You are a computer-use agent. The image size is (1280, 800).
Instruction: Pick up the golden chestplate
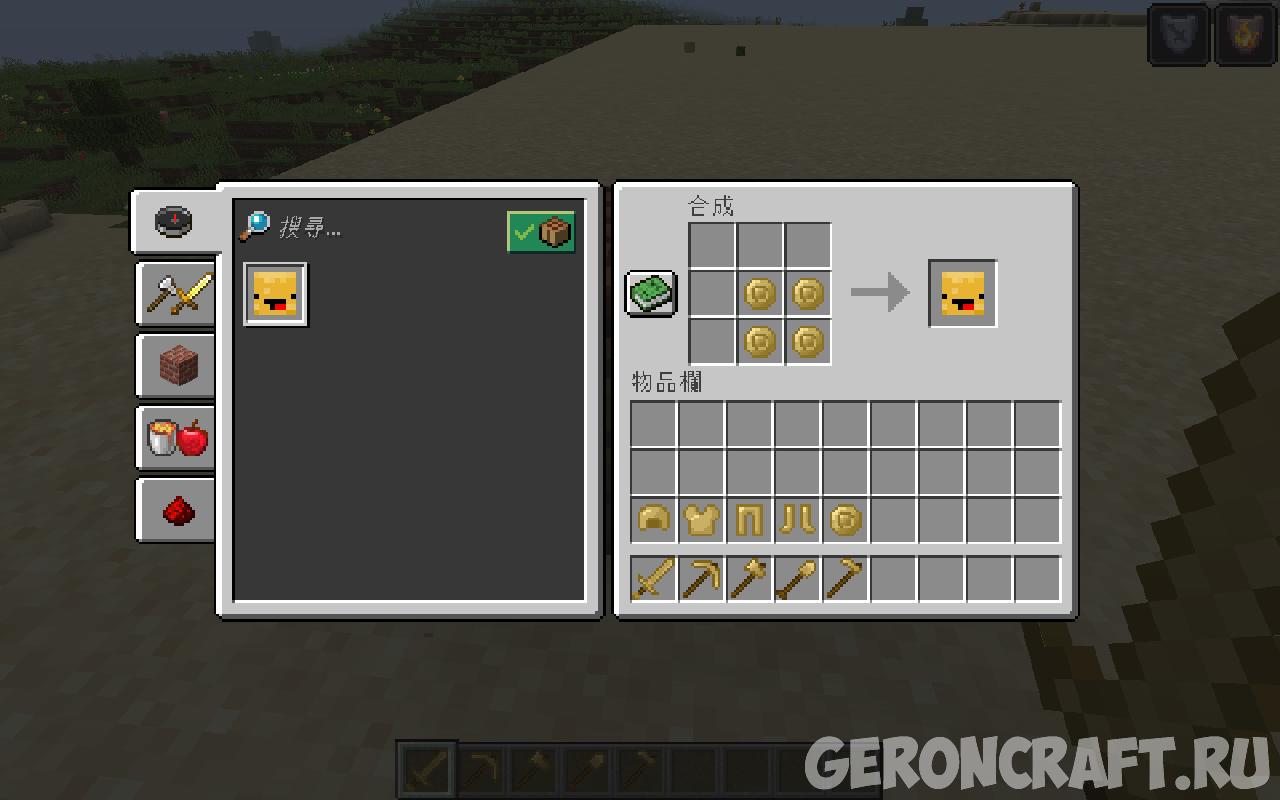[x=701, y=521]
